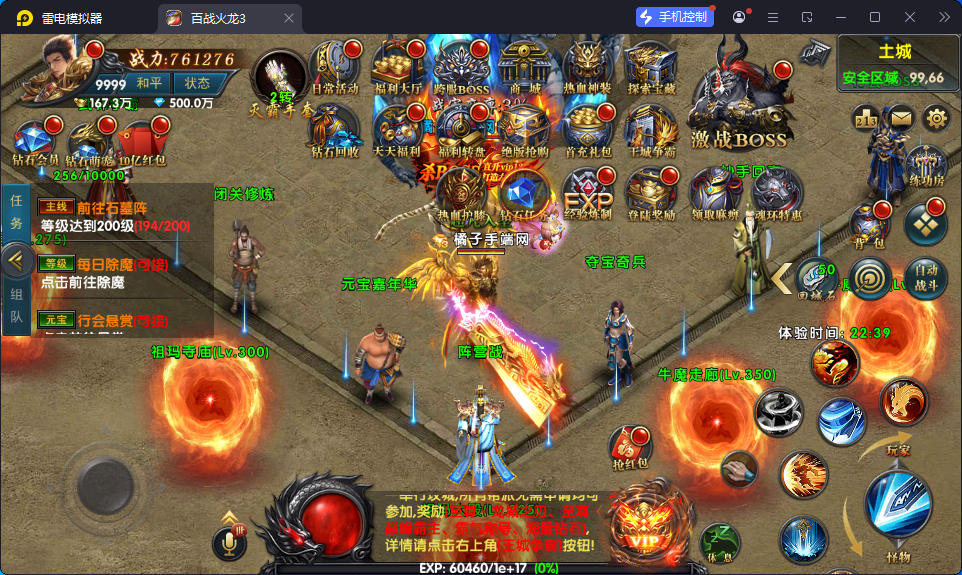
Task: Open the 10亿红包 red envelope
Action: (x=141, y=140)
